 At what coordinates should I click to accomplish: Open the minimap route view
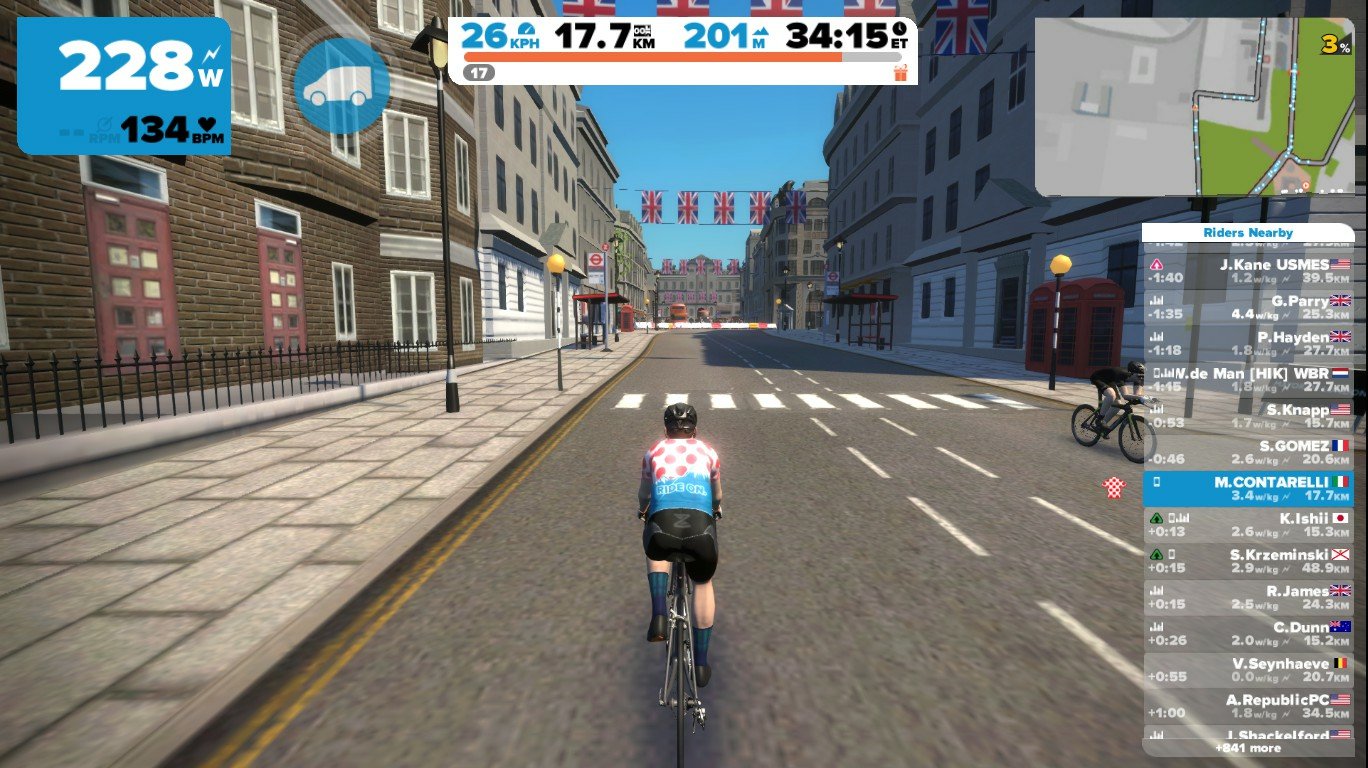point(1194,107)
